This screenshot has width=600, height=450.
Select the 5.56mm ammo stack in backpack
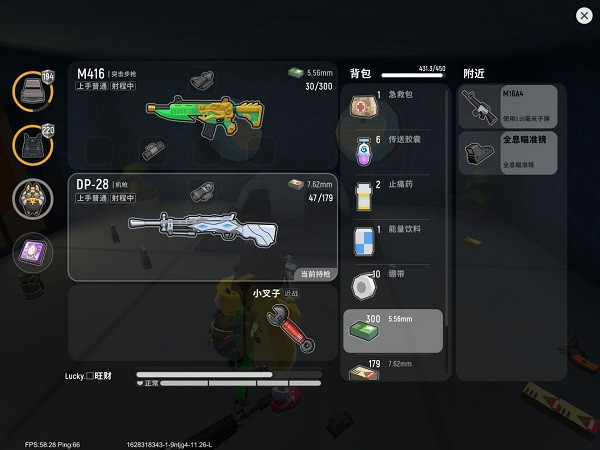pos(393,331)
